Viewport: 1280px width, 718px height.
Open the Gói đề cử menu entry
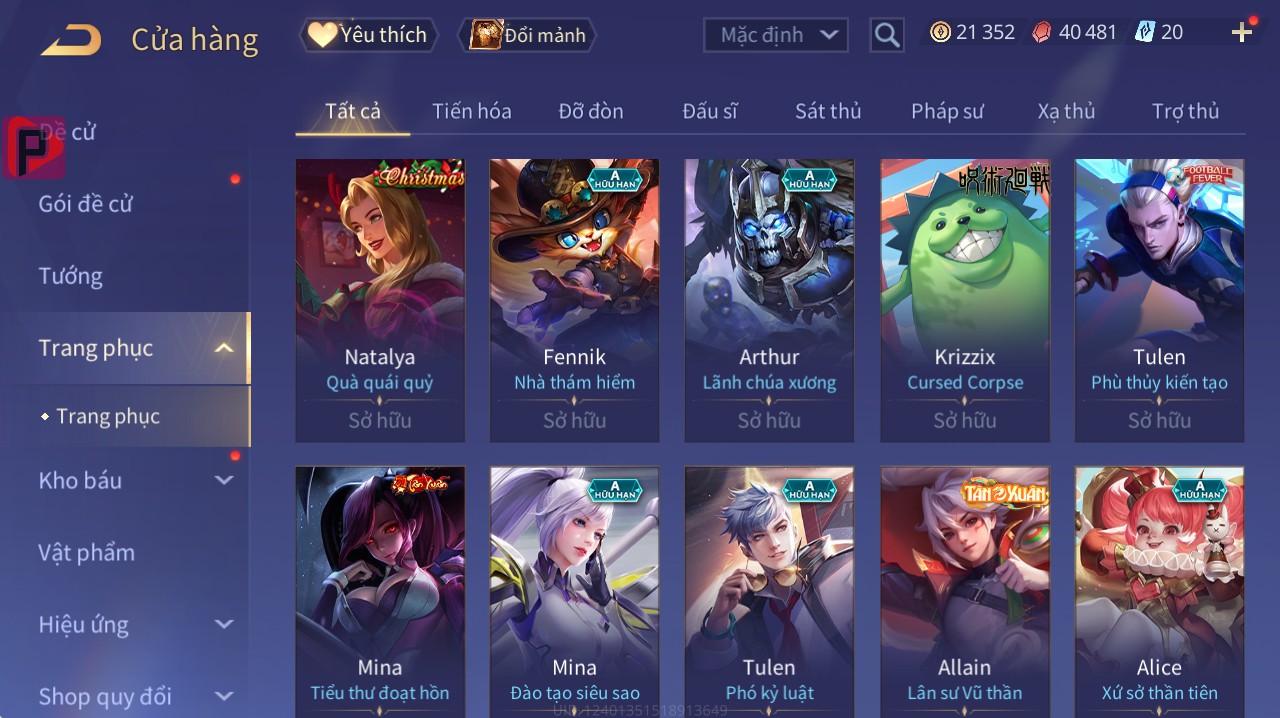tap(86, 204)
